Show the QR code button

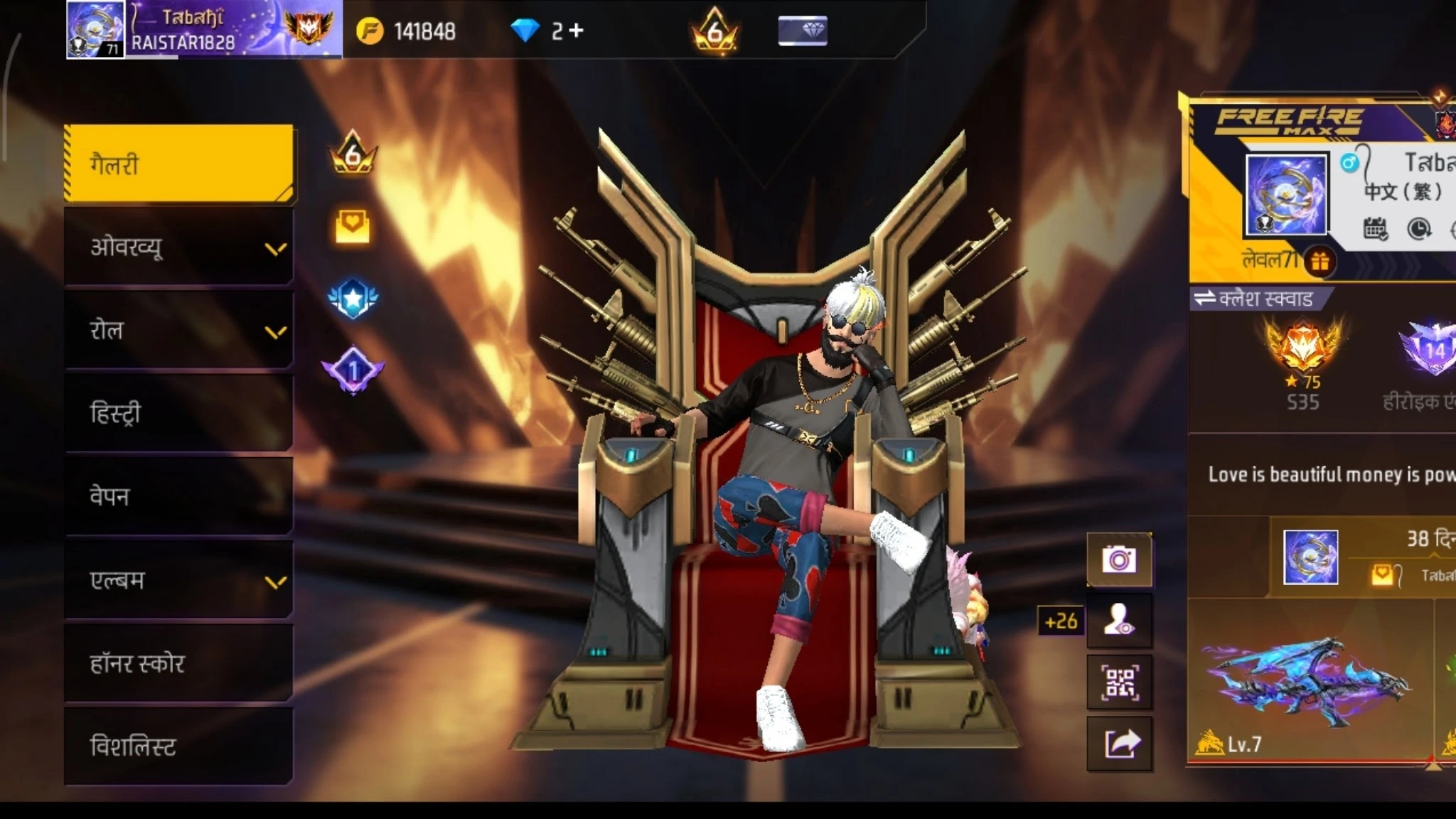(1119, 682)
